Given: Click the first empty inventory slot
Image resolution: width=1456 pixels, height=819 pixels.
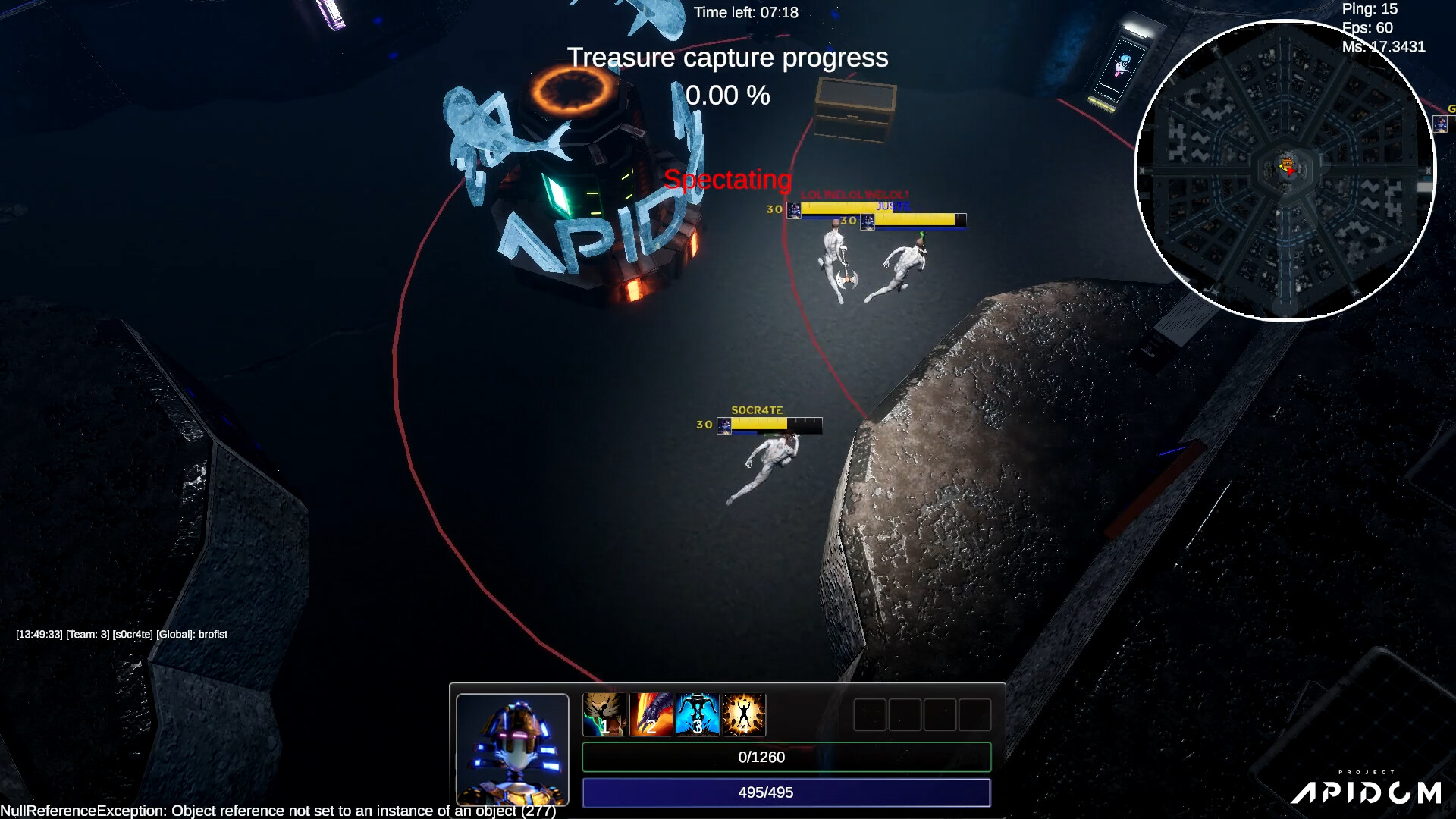Looking at the screenshot, I should 868,714.
